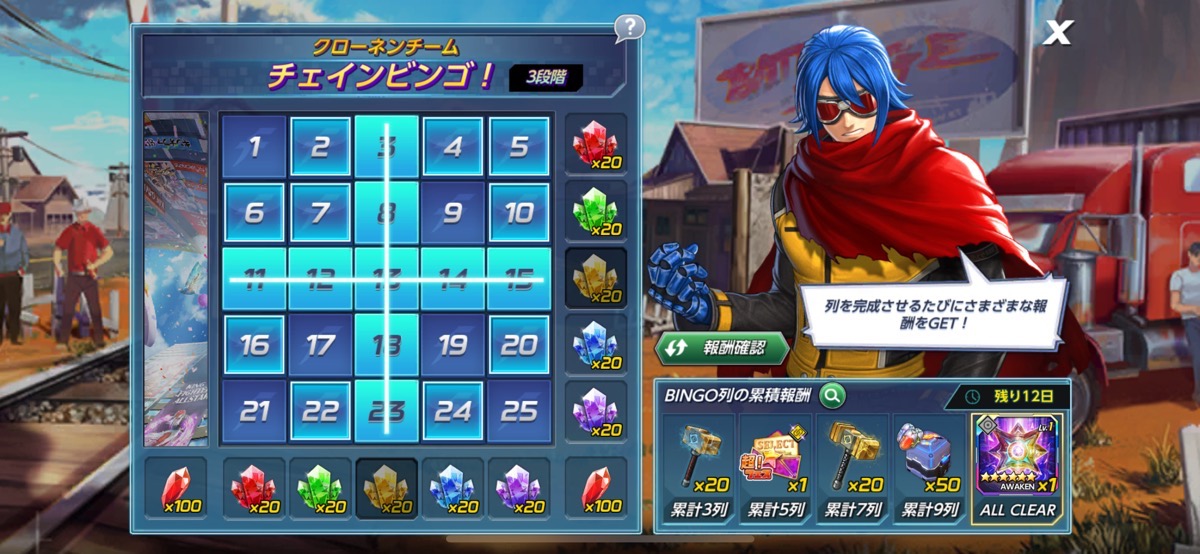Select bingo tile number 16

pyautogui.click(x=254, y=345)
